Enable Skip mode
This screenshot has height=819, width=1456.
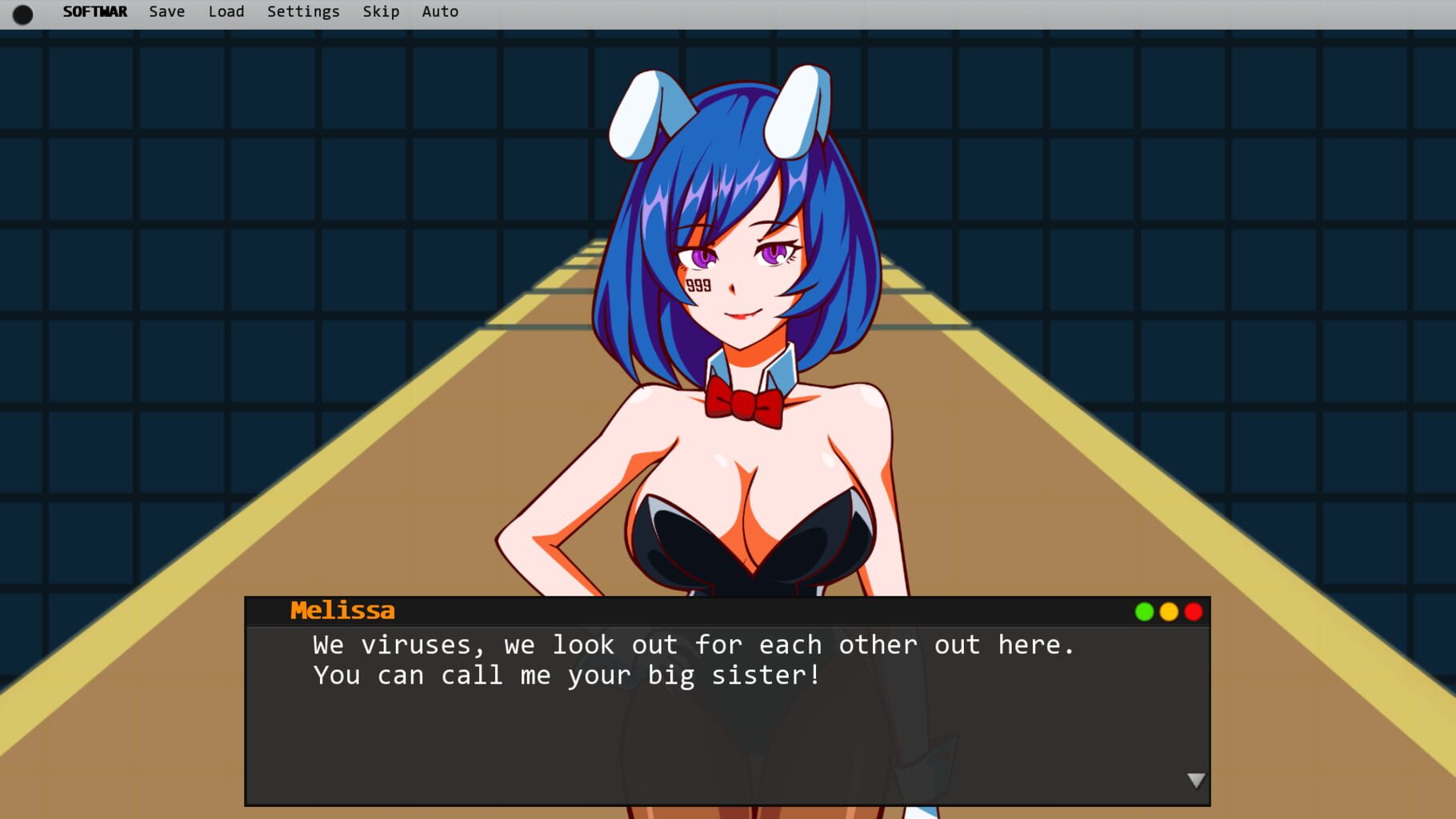(x=380, y=11)
